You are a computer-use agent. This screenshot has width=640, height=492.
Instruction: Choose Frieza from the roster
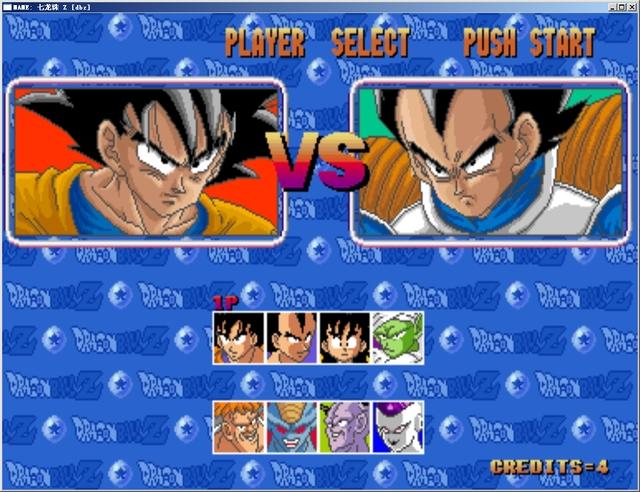(398, 427)
